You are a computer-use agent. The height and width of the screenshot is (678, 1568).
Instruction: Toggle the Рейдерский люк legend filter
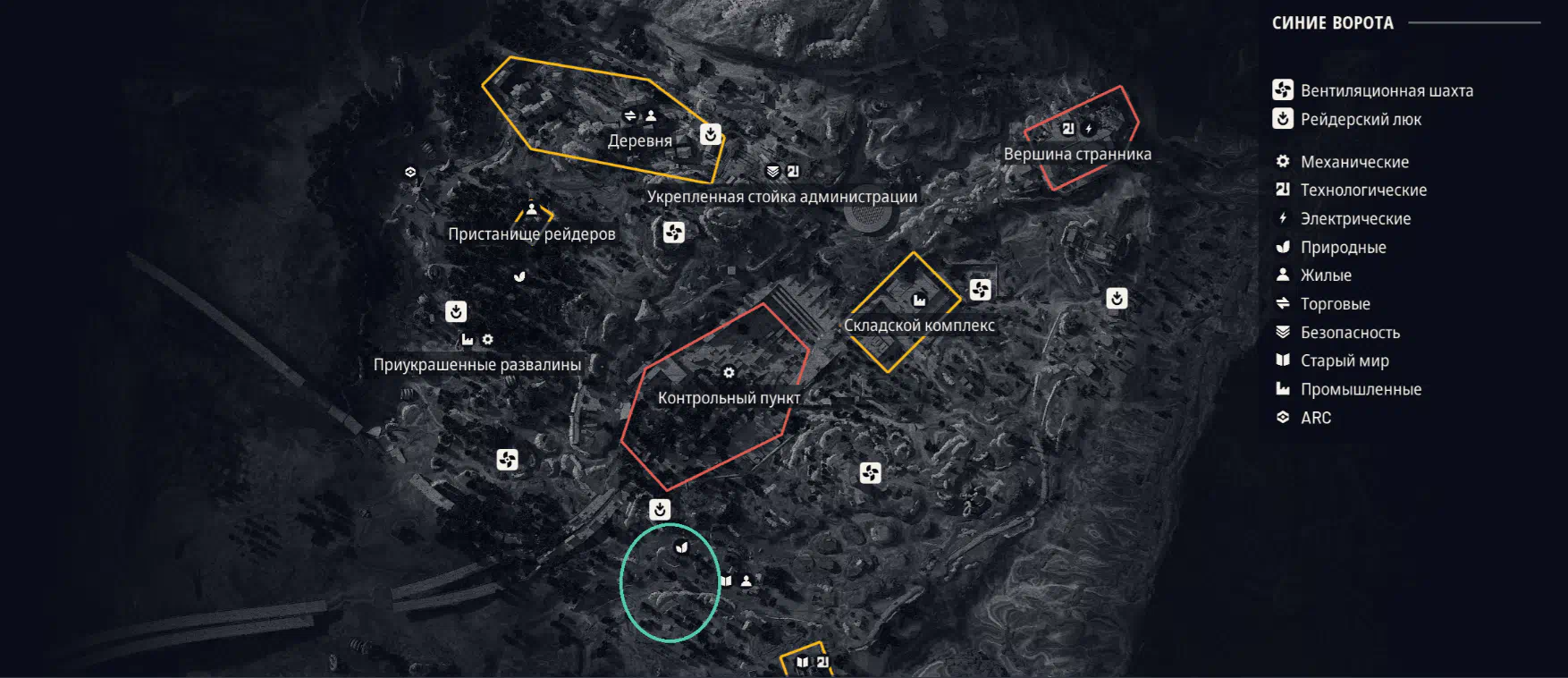coord(1360,119)
